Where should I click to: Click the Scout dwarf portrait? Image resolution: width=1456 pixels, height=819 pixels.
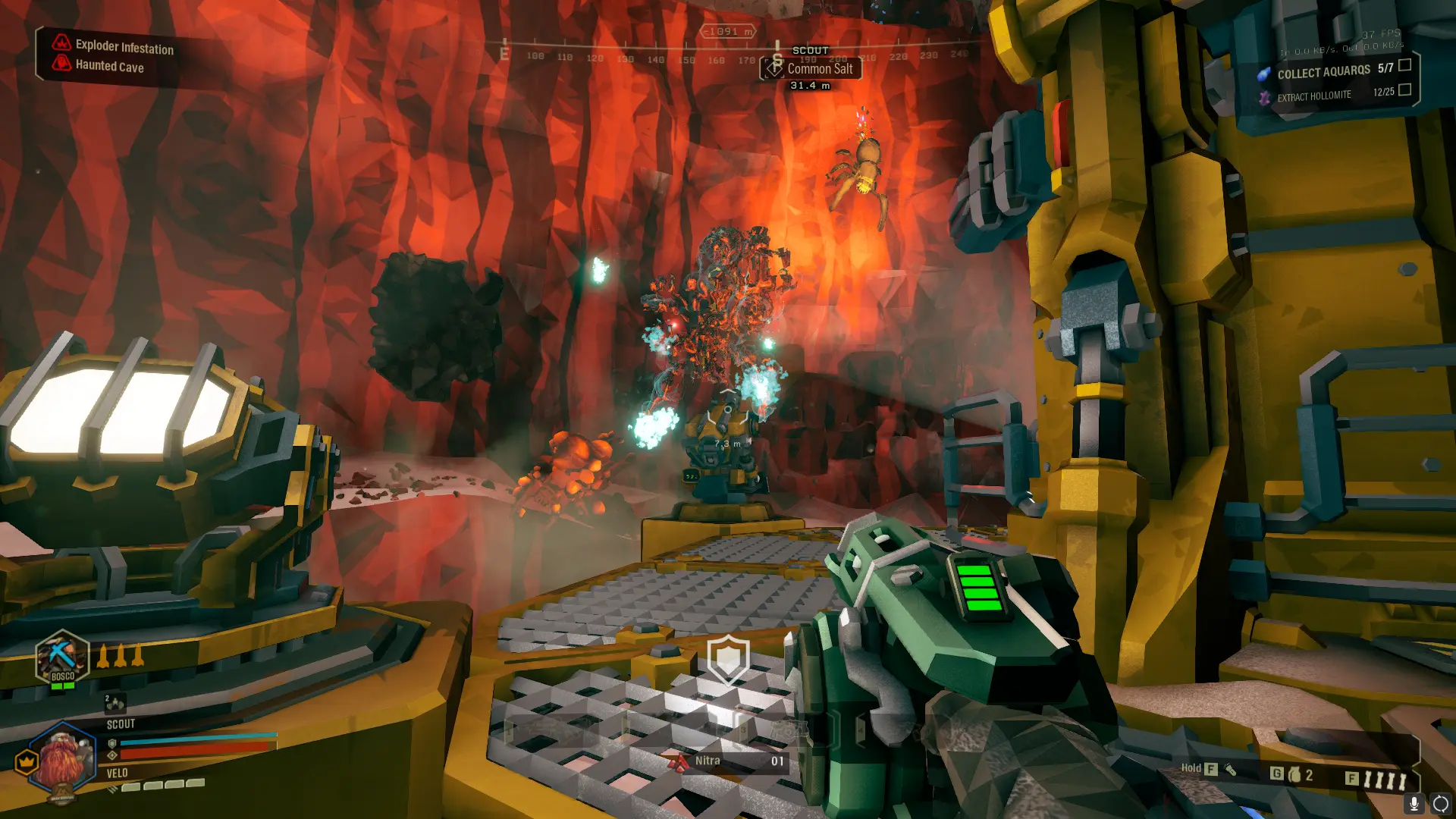[x=62, y=761]
